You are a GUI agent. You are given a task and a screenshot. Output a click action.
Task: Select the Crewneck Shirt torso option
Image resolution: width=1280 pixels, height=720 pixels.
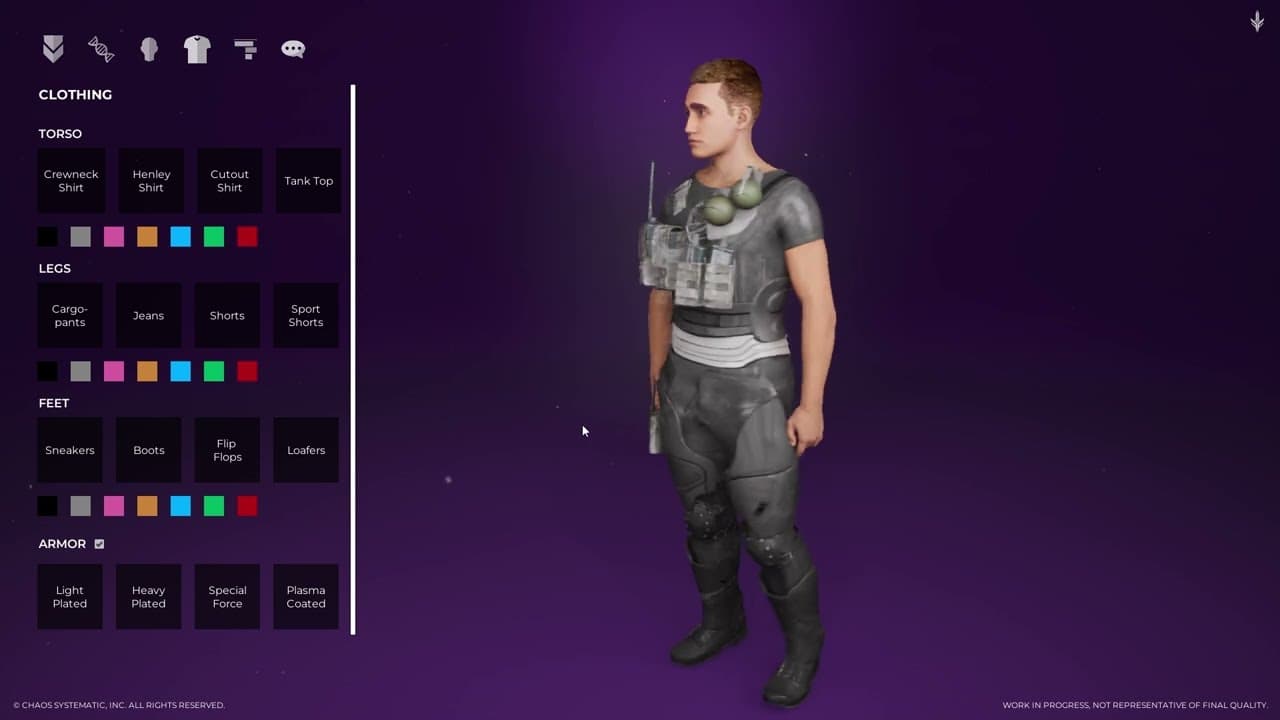71,181
